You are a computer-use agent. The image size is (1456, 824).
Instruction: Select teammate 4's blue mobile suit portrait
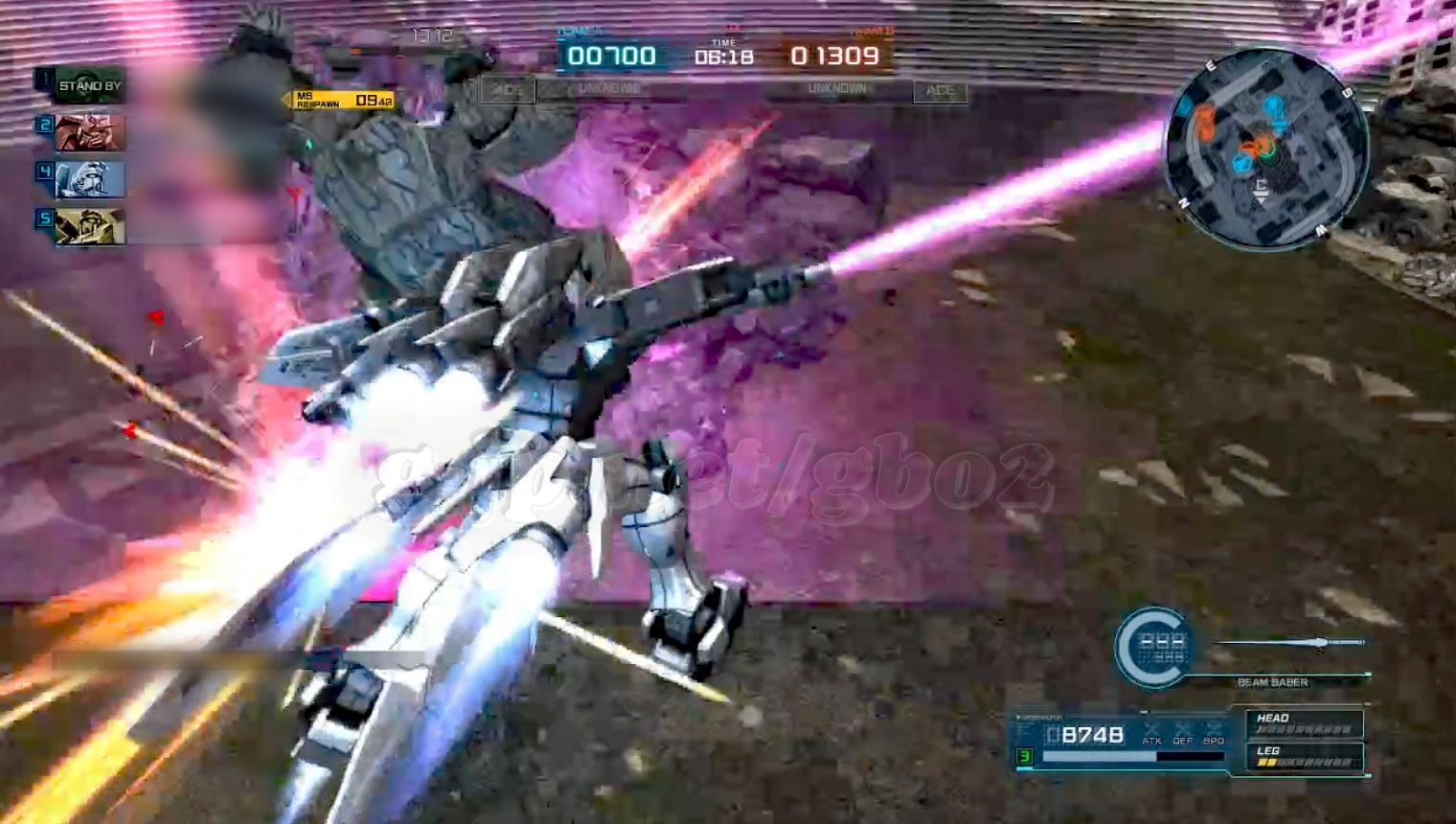[x=89, y=179]
